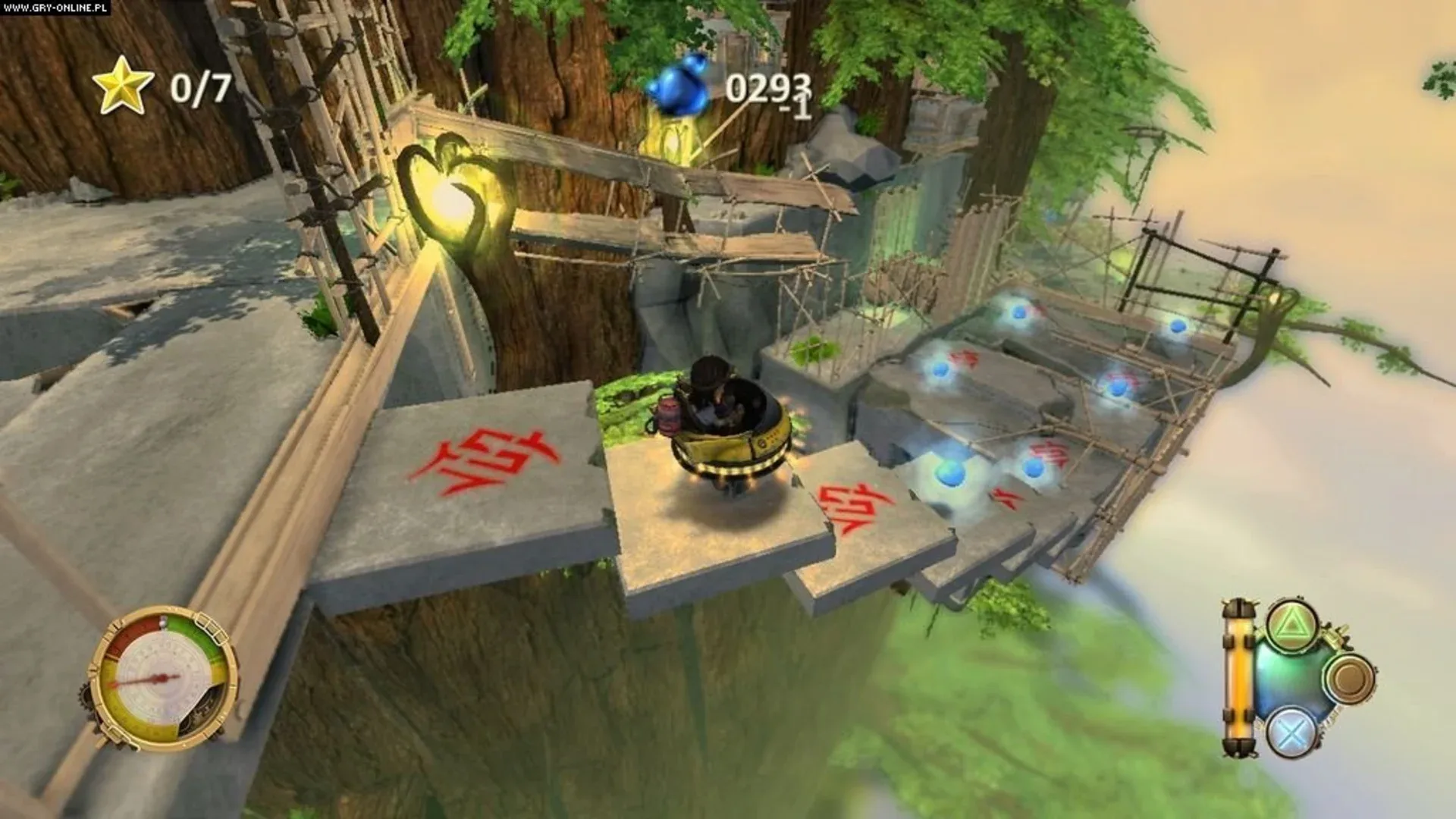Select the 0293 gem score display
Viewport: 1456px width, 819px height.
[766, 87]
